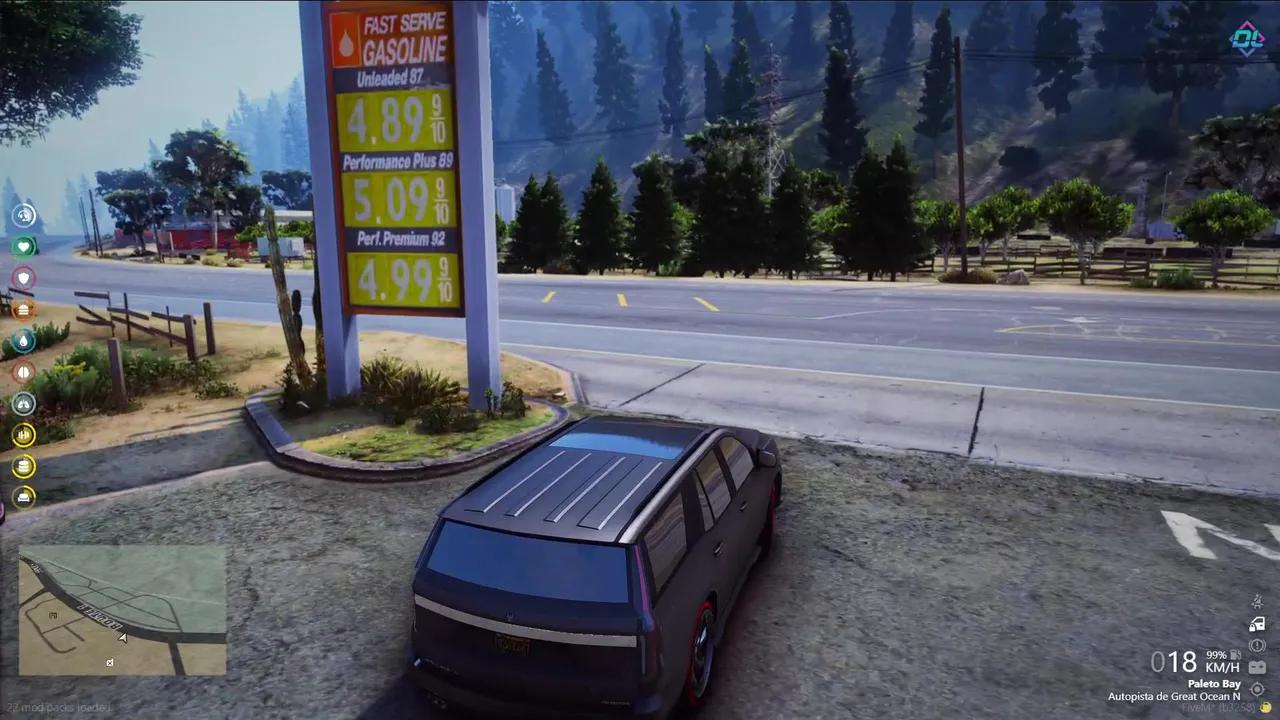Select the red shield armor icon
Viewport: 1280px width, 720px height.
23,278
